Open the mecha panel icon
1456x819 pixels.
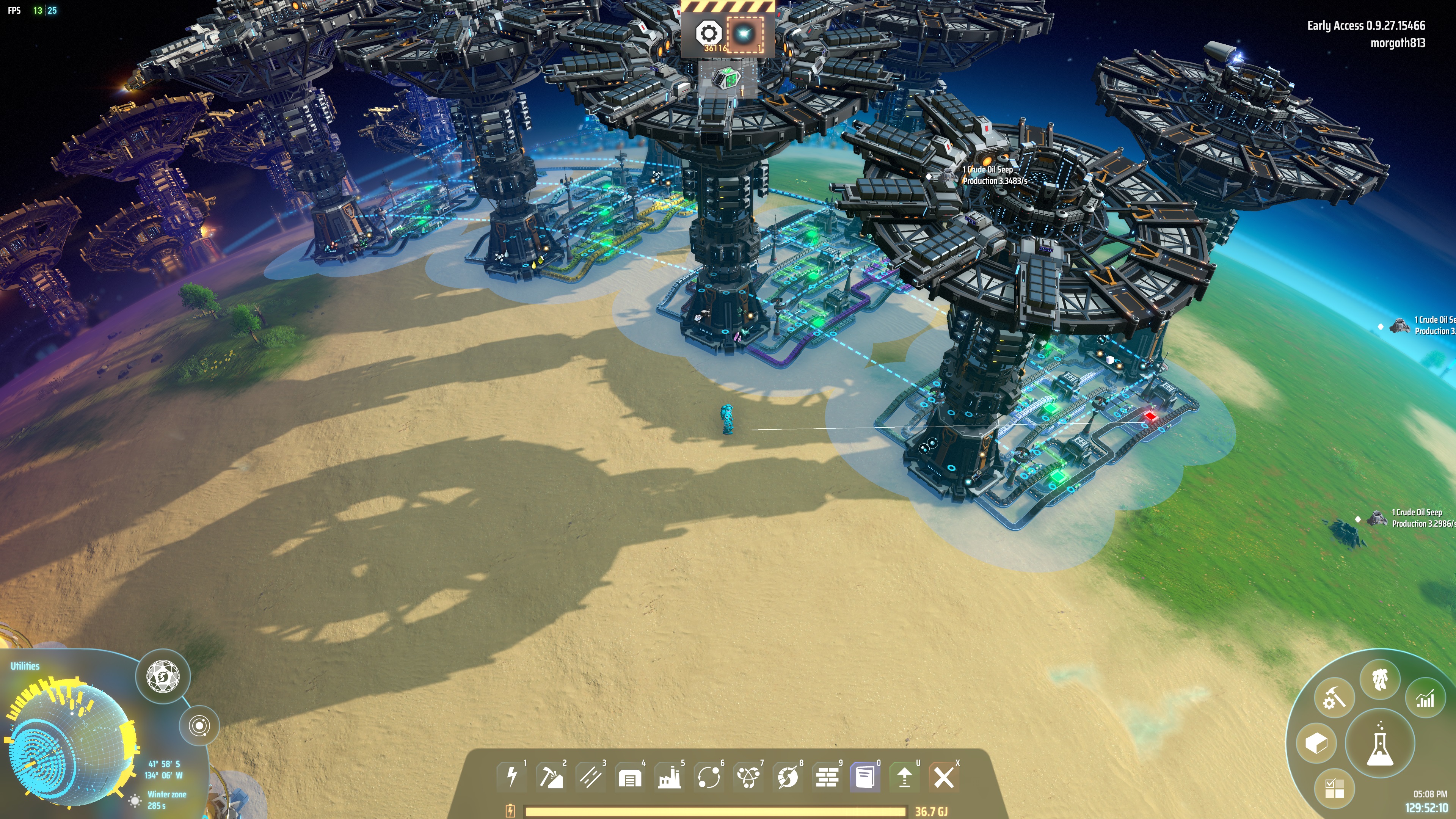pyautogui.click(x=1380, y=679)
